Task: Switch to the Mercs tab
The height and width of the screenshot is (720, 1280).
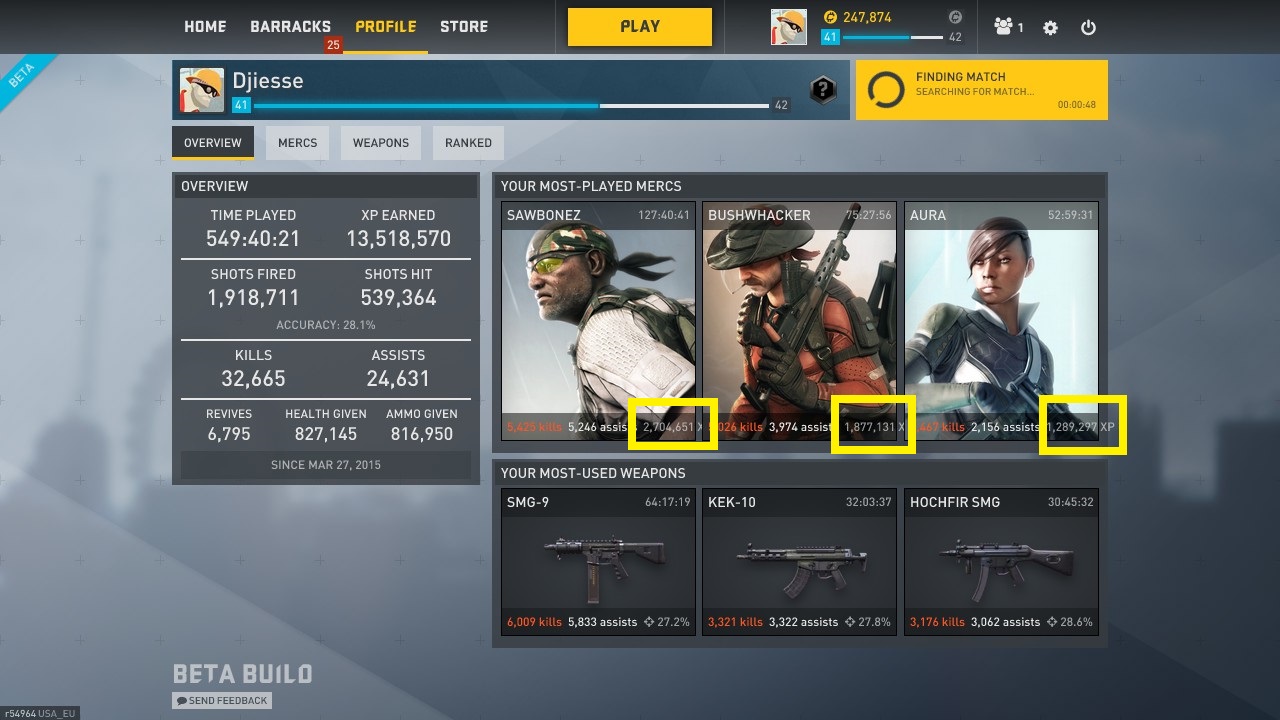Action: (297, 143)
